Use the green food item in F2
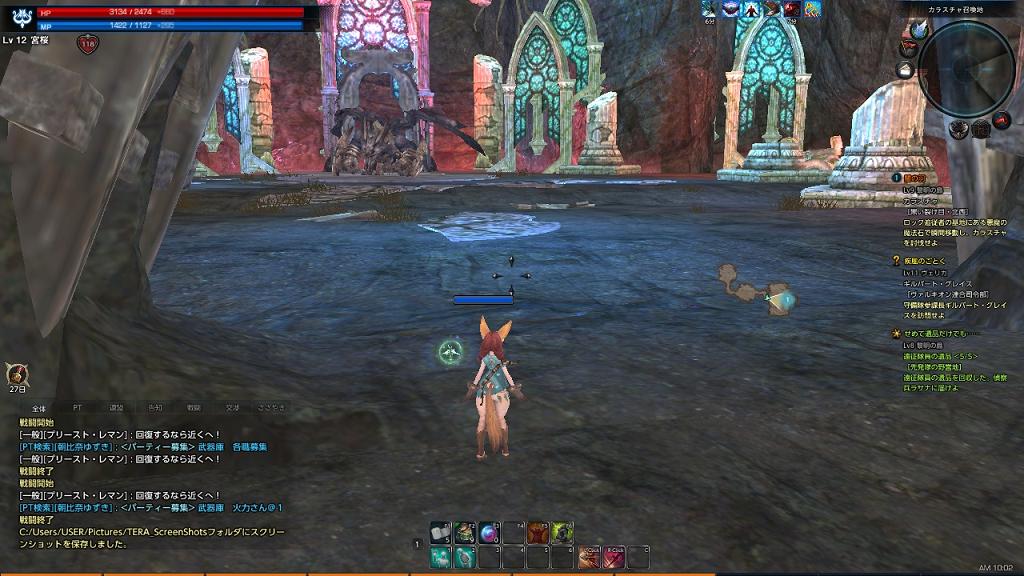The height and width of the screenshot is (576, 1024). pos(465,532)
